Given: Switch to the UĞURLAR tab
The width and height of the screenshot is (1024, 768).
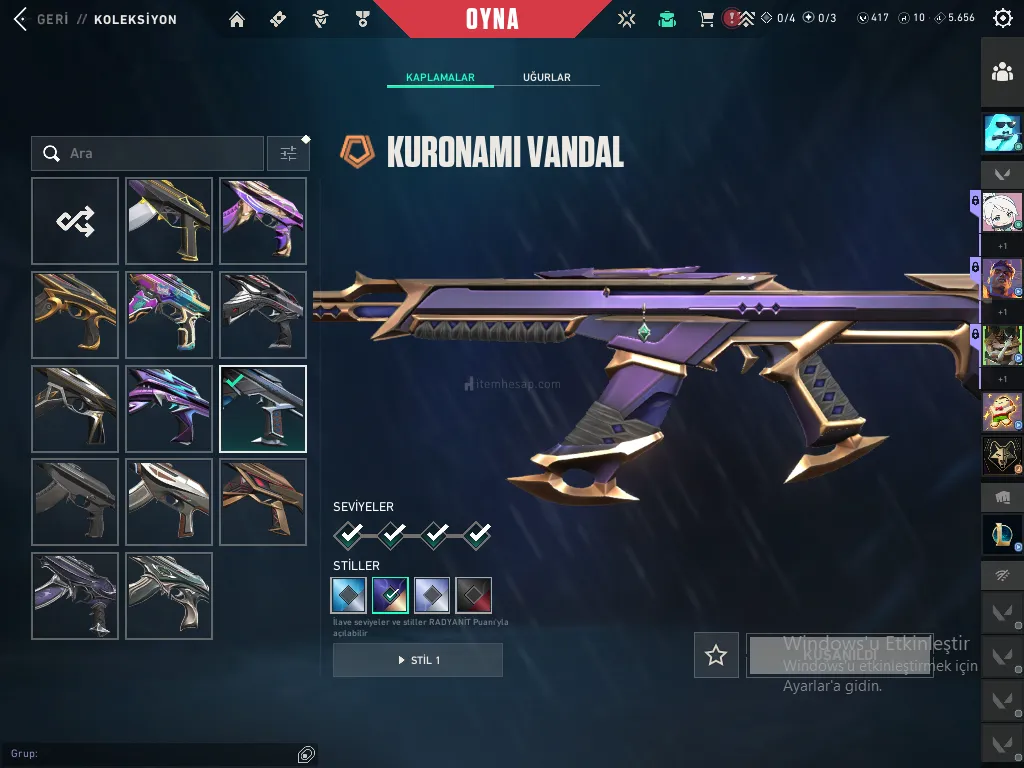Looking at the screenshot, I should [546, 77].
